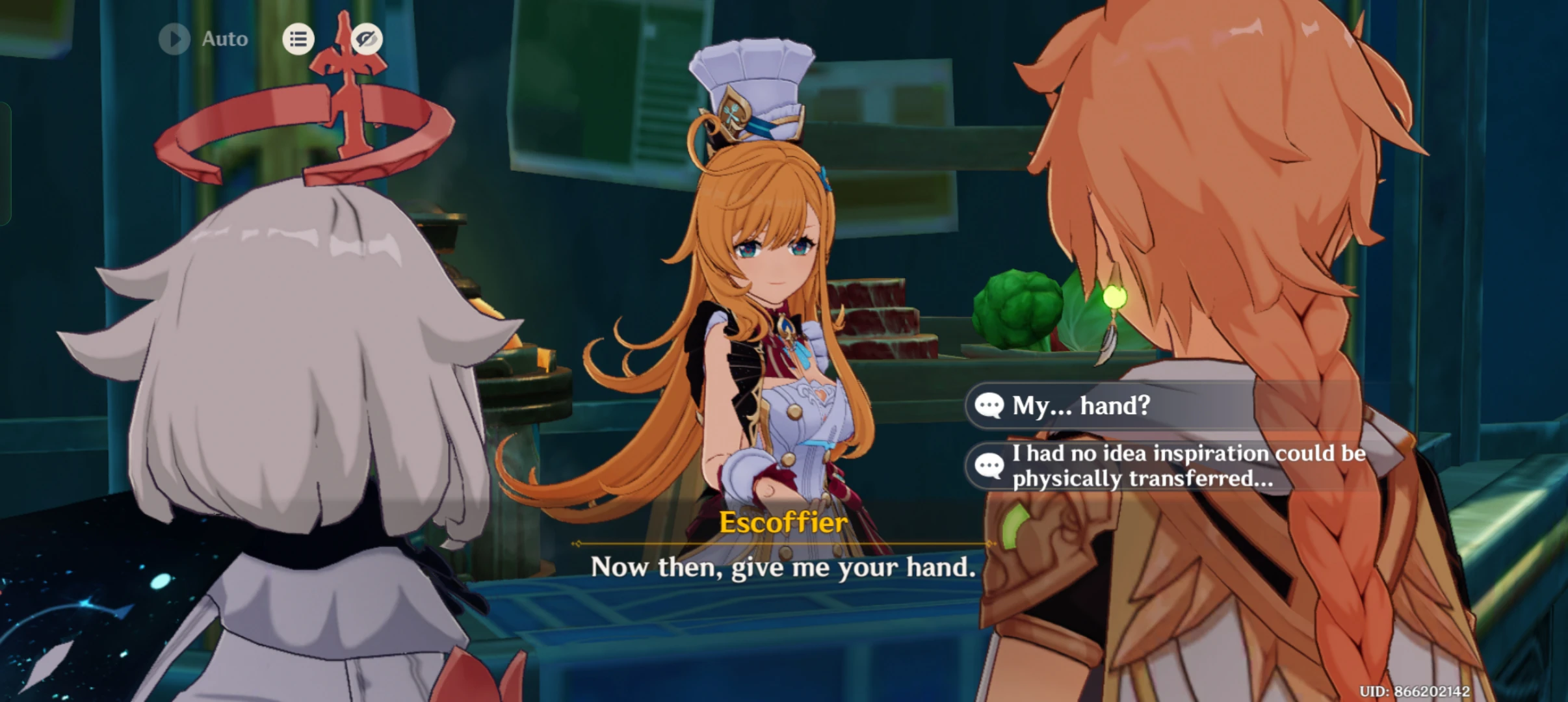The height and width of the screenshot is (702, 1568).
Task: Click Escoffier's name above the dialogue
Action: (783, 522)
